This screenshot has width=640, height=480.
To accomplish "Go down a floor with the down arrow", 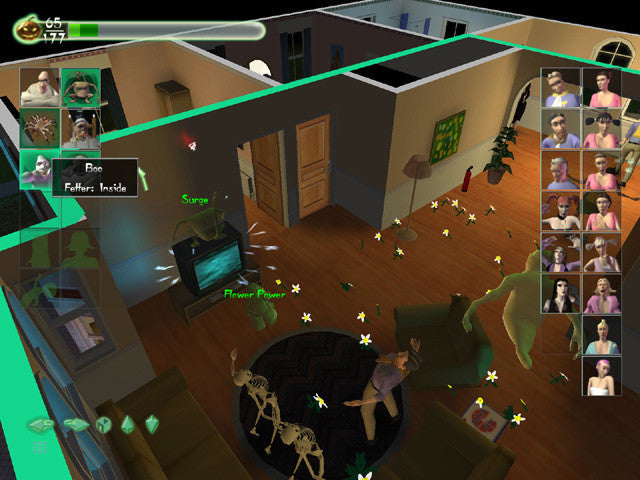I will tap(152, 424).
